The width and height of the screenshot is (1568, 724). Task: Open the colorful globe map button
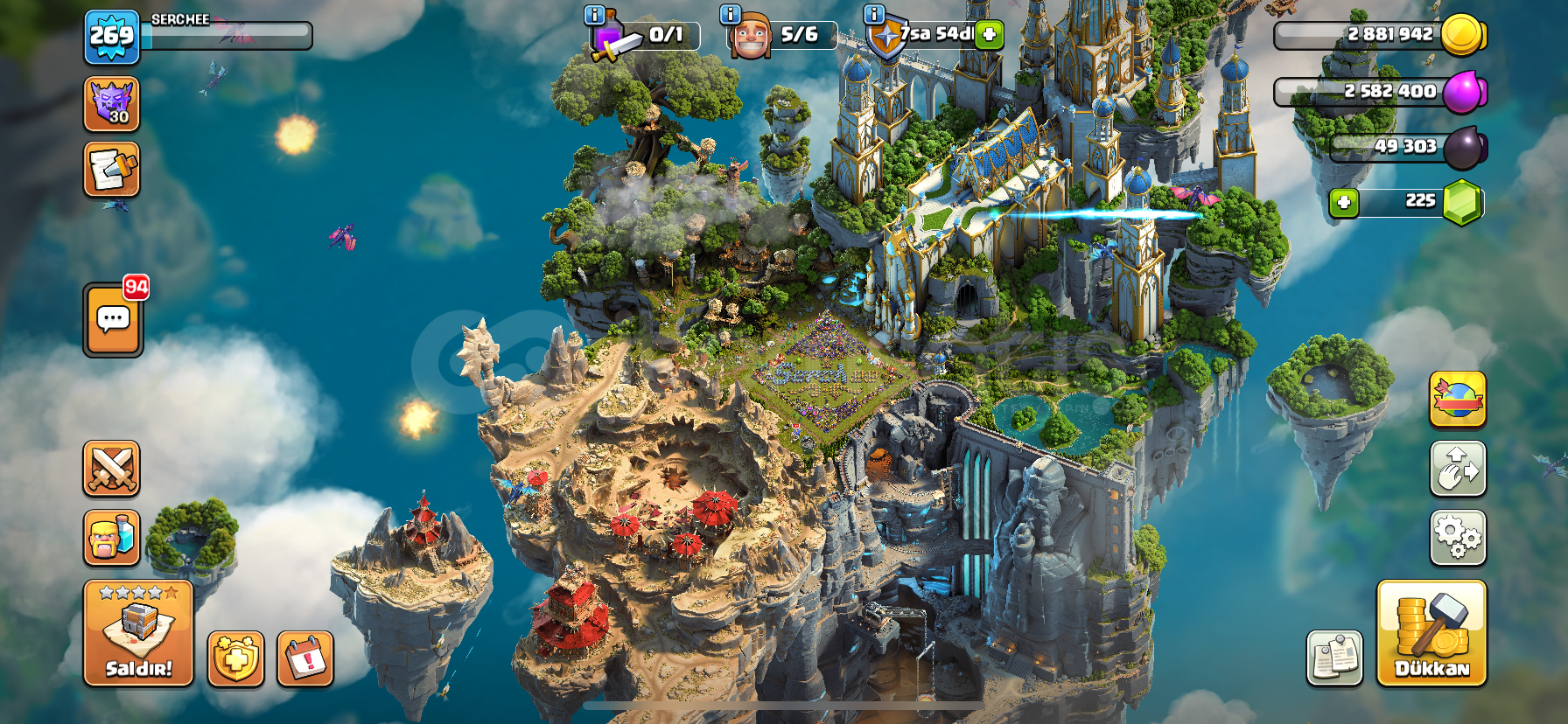pyautogui.click(x=1458, y=400)
